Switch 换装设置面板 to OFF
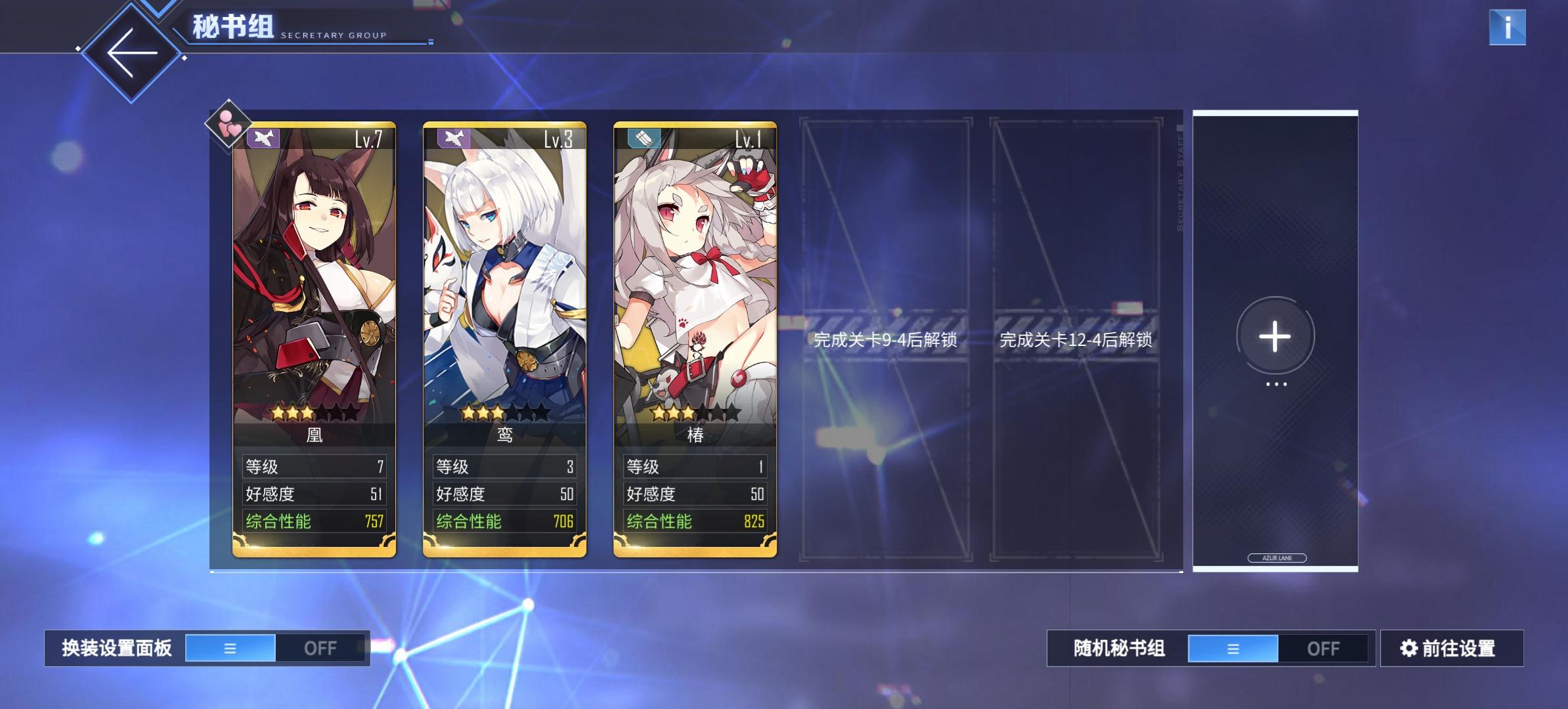Screen dimensions: 1568x709 322,647
